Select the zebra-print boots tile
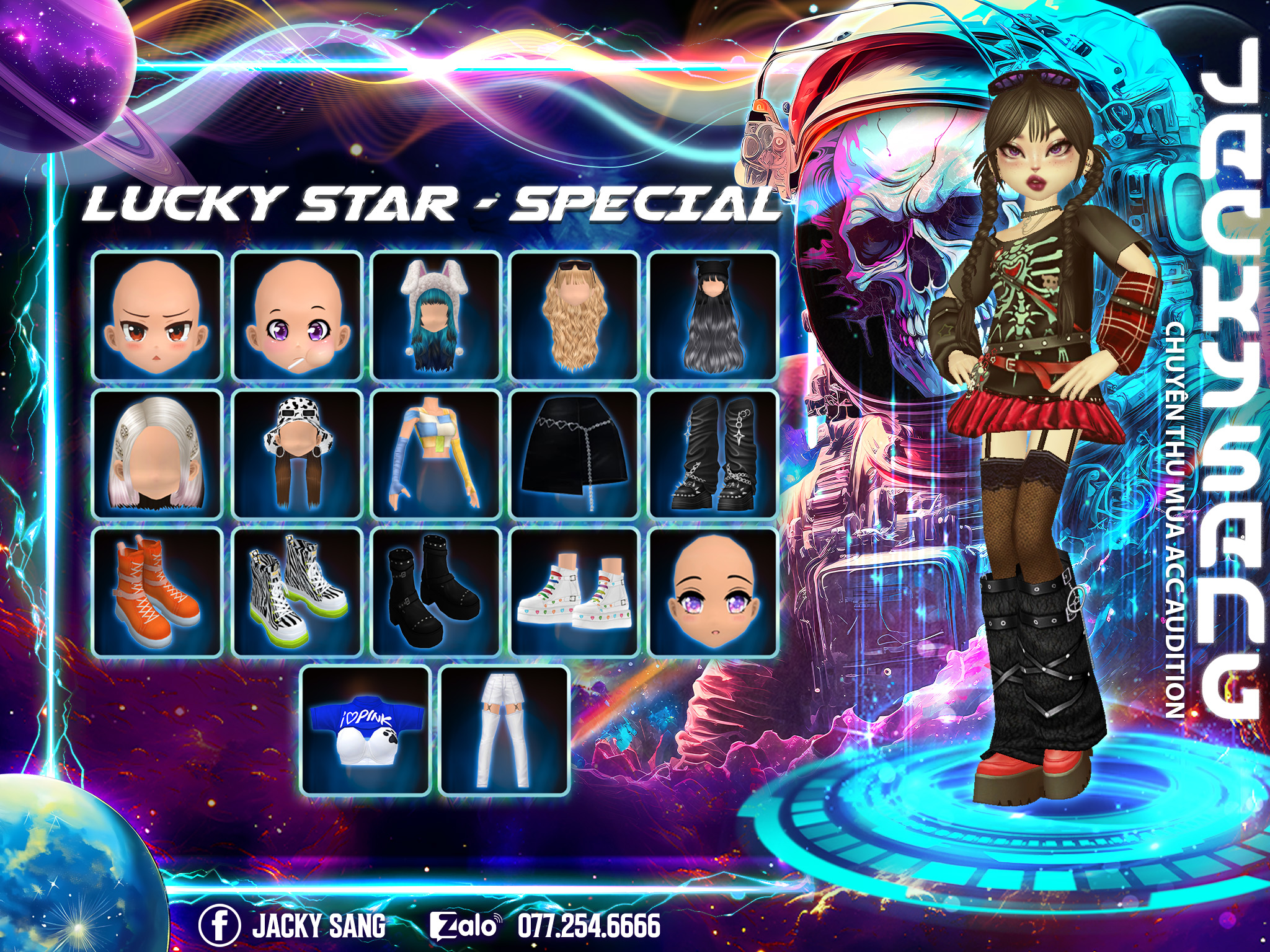The image size is (1270, 952). coord(296,593)
